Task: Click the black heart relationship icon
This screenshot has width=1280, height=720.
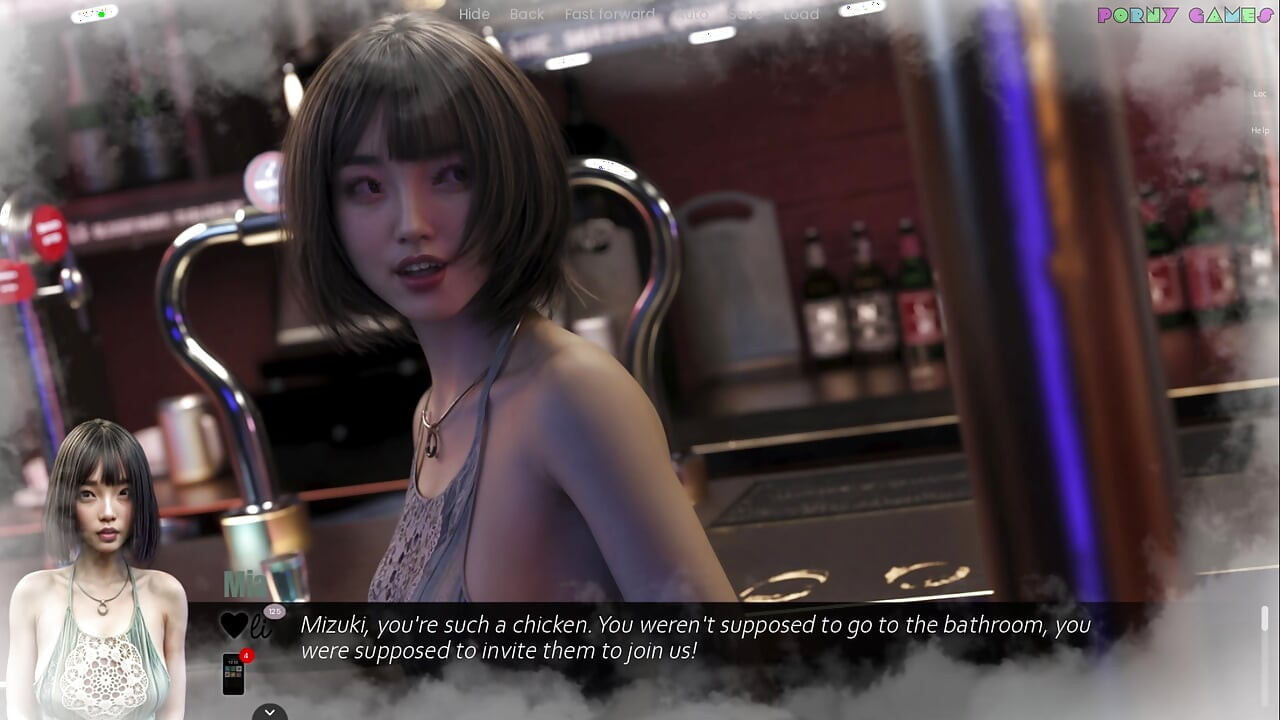Action: click(x=234, y=626)
